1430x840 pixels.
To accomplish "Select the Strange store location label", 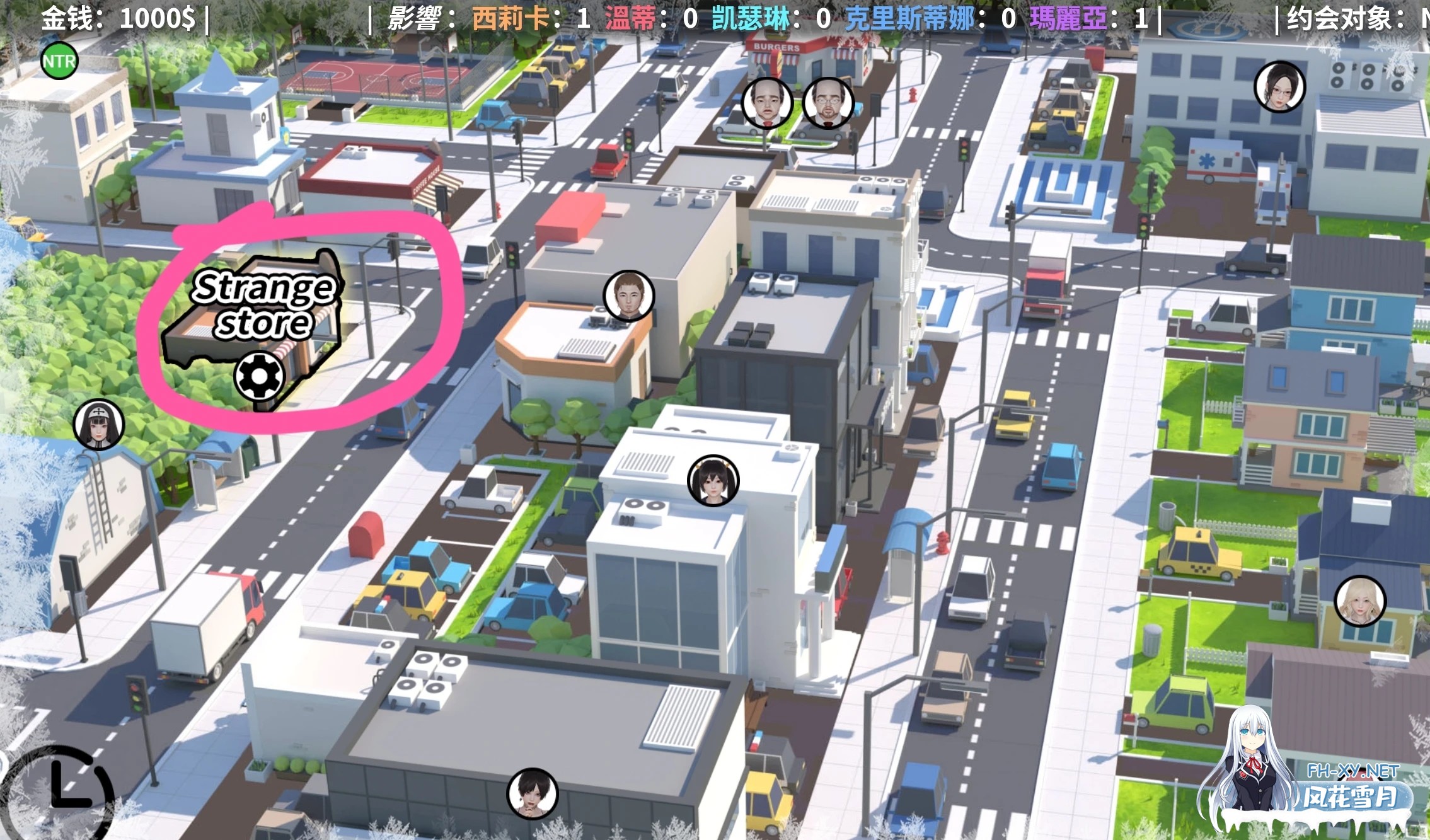I will pos(263,304).
